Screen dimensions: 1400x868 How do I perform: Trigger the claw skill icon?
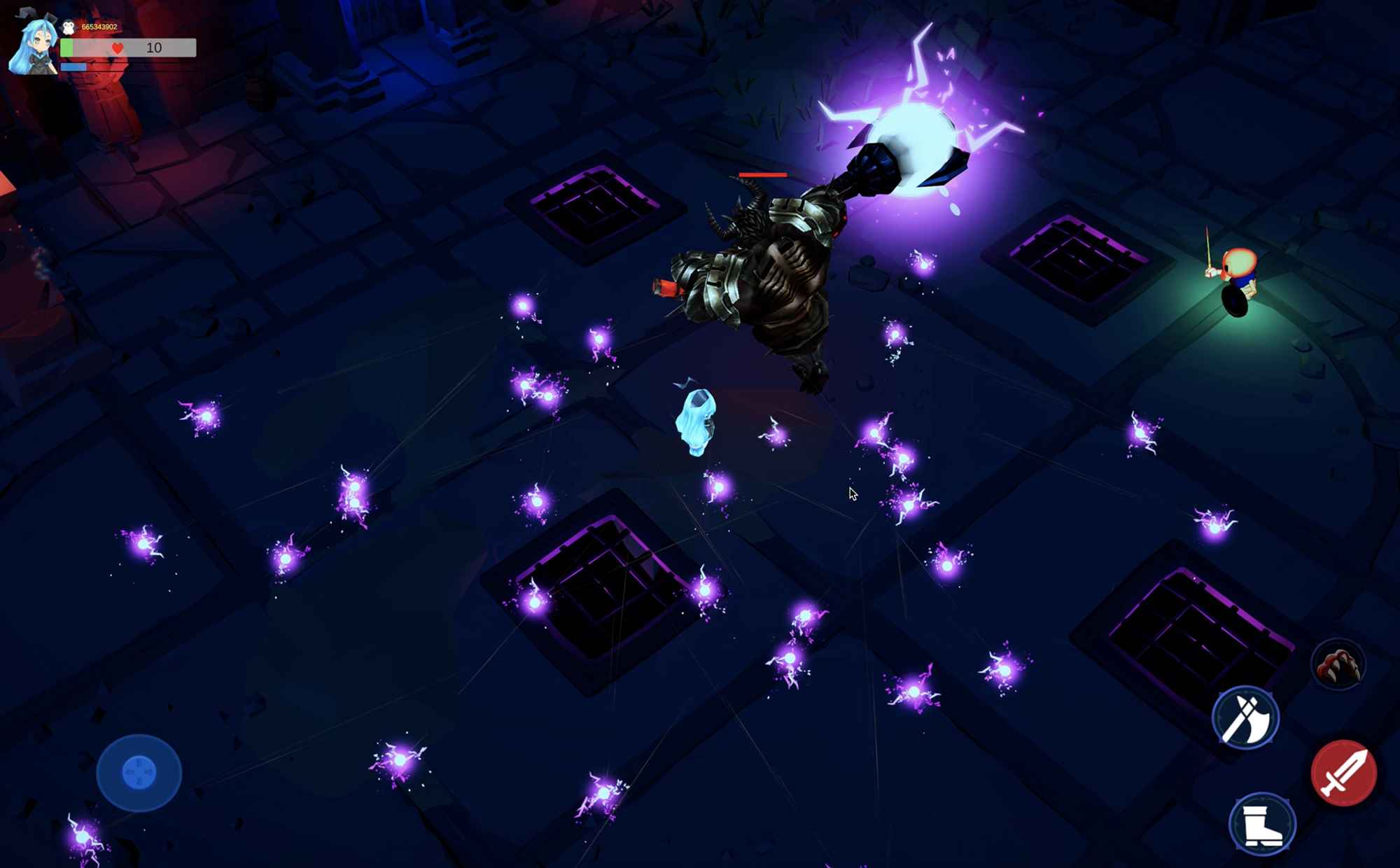(1338, 664)
